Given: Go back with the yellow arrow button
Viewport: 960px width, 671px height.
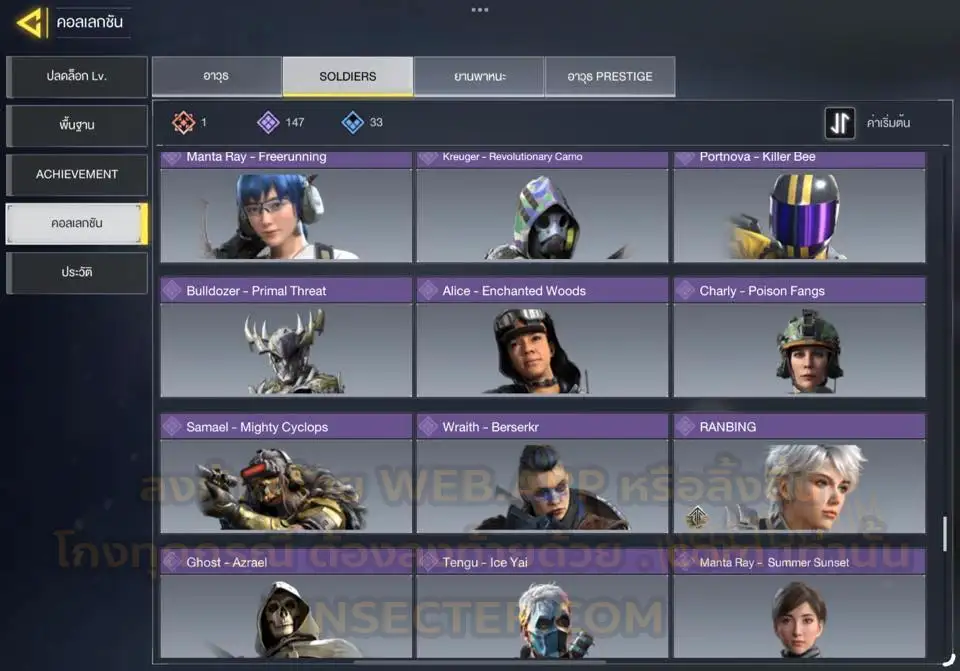Looking at the screenshot, I should (31, 22).
